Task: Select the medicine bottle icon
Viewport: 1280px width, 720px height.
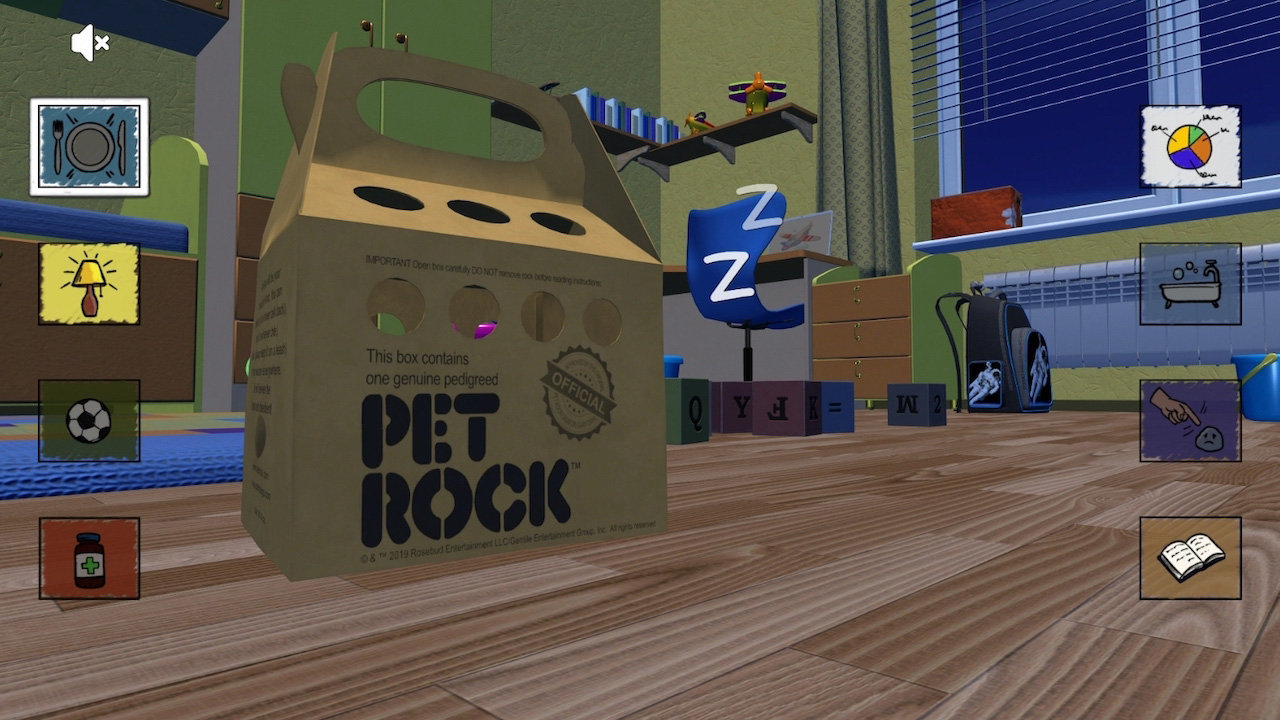Action: [x=89, y=557]
